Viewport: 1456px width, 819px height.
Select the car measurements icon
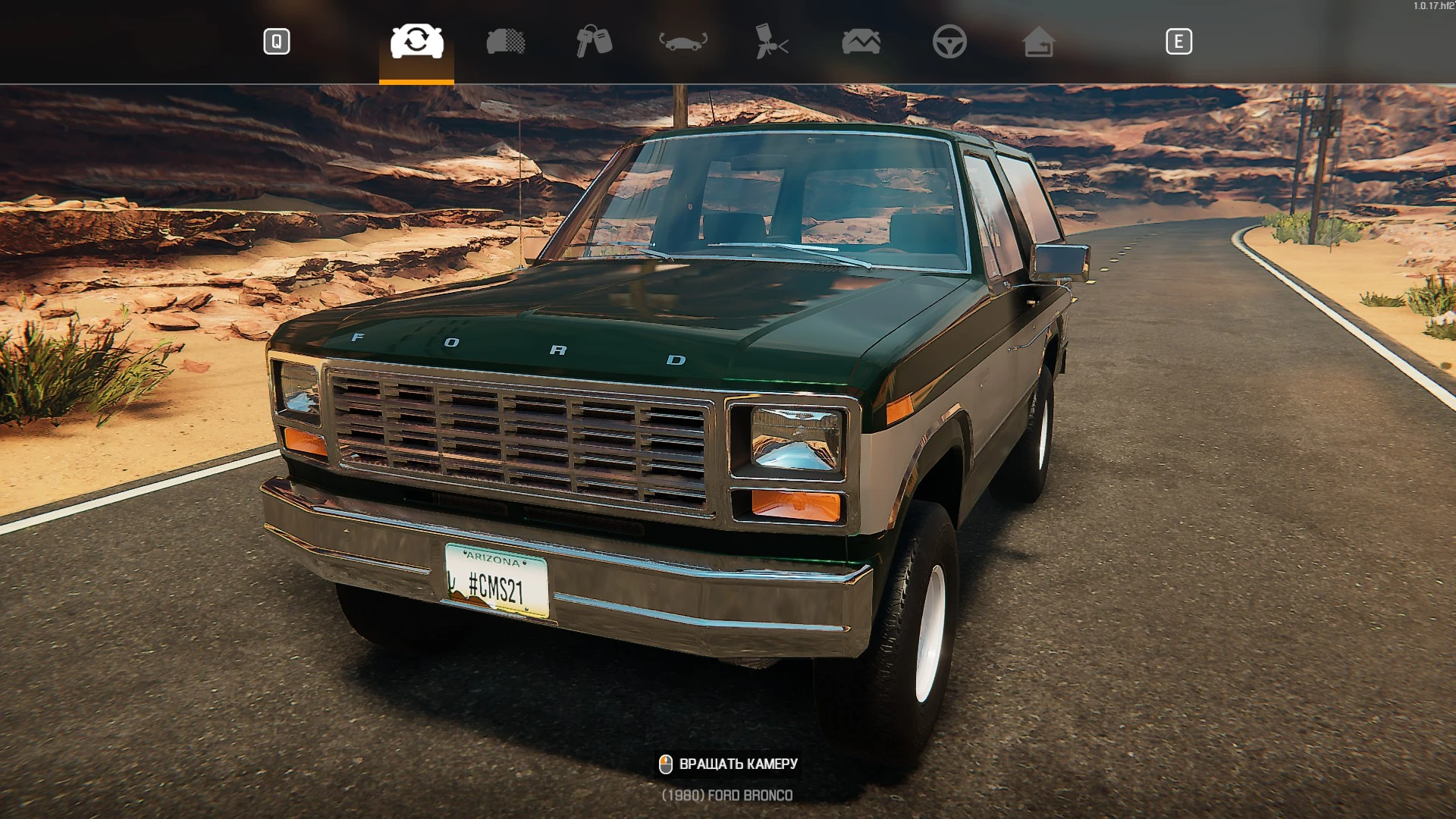pyautogui.click(x=682, y=42)
